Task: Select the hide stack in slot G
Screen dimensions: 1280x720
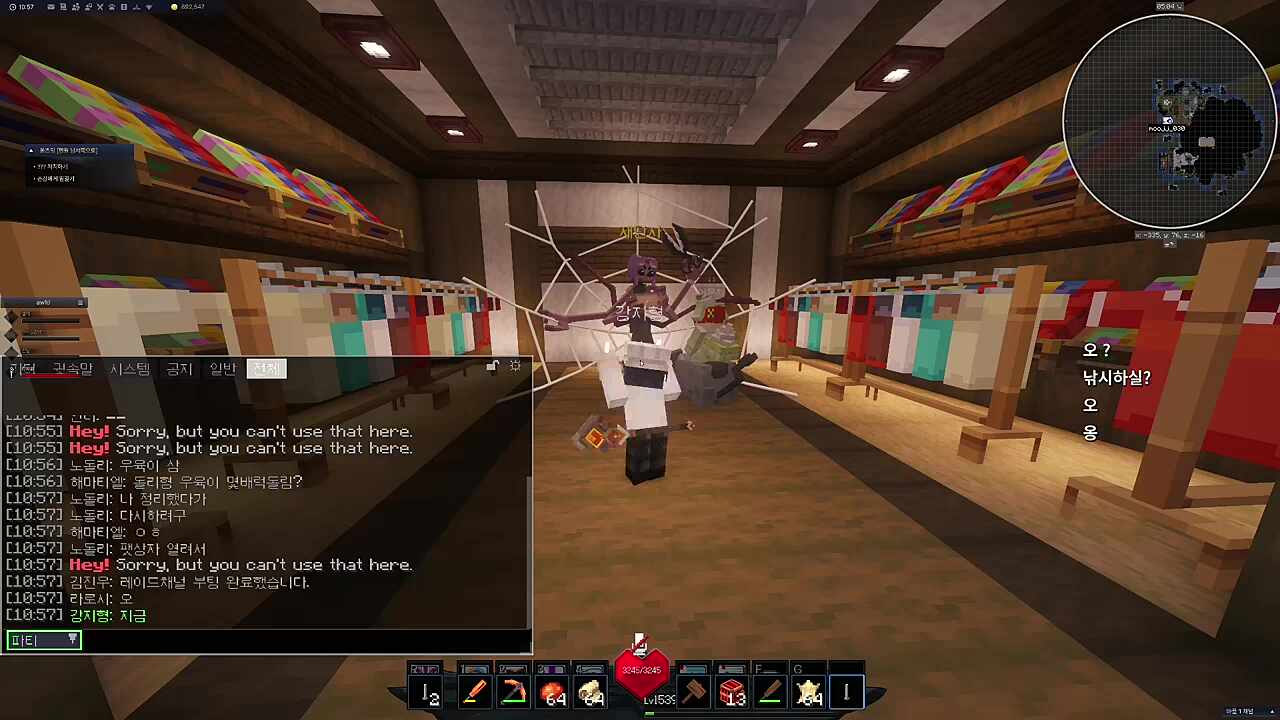Action: tap(808, 692)
